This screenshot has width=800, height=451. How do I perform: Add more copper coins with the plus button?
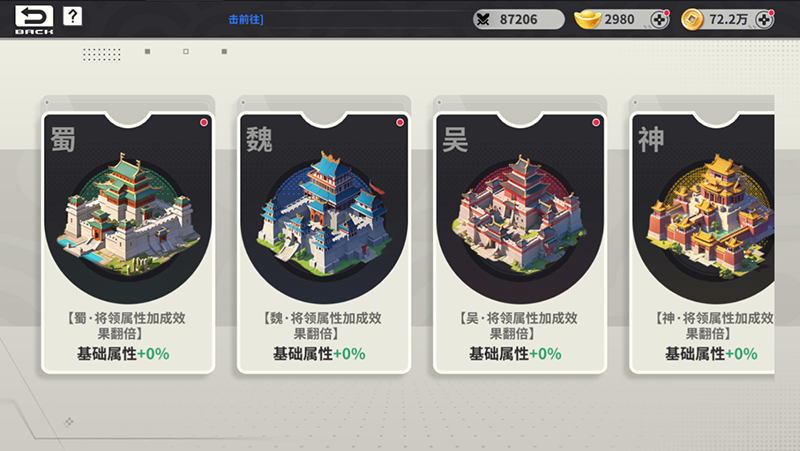pos(764,19)
